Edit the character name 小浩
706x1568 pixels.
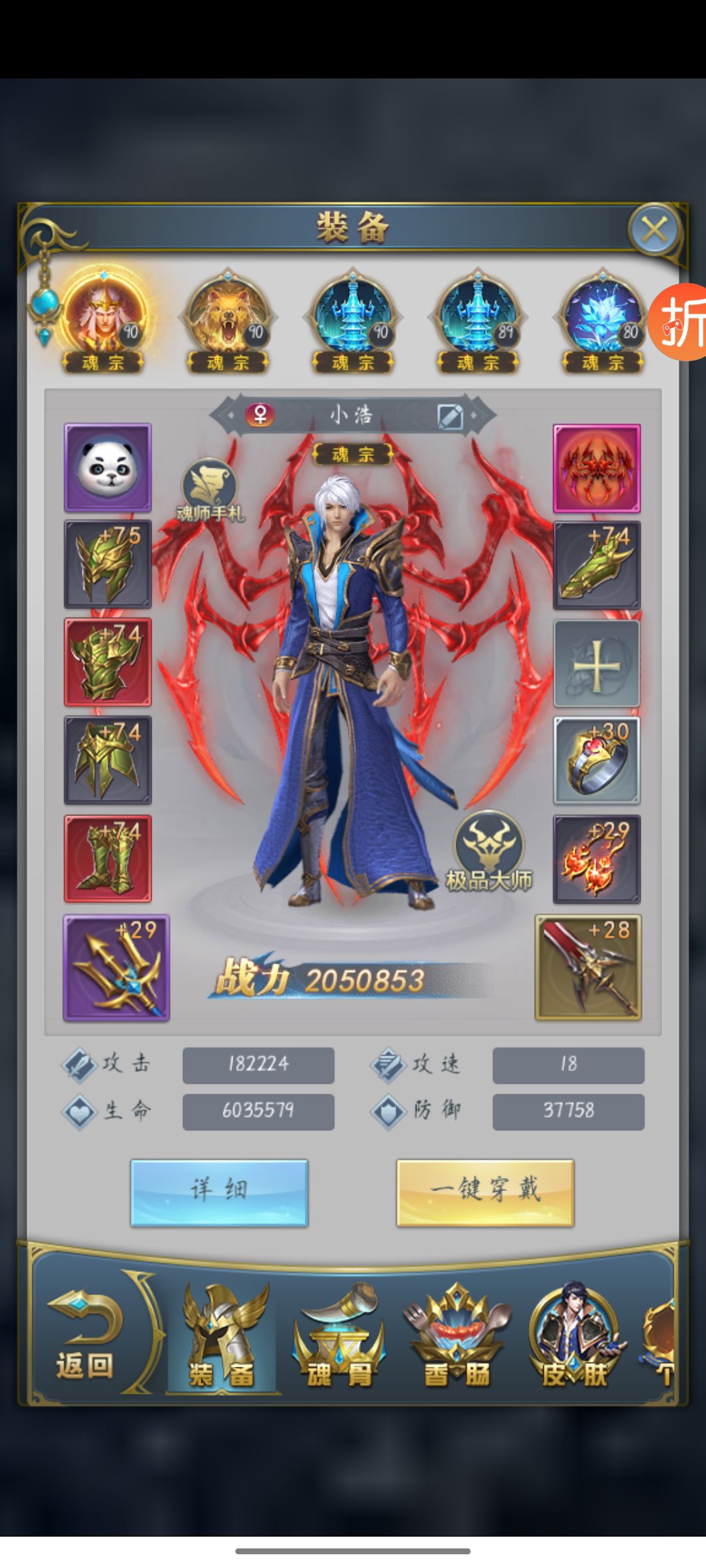450,416
